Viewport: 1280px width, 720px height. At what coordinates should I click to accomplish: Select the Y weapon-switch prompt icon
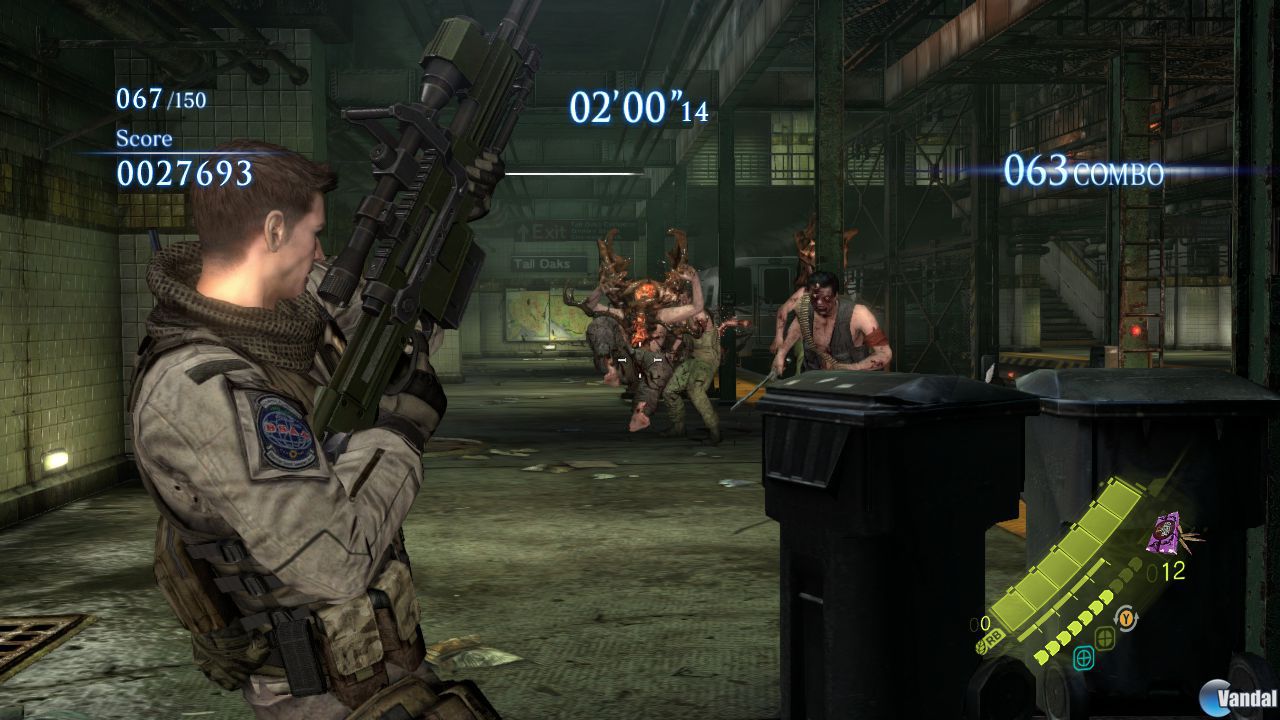1126,617
